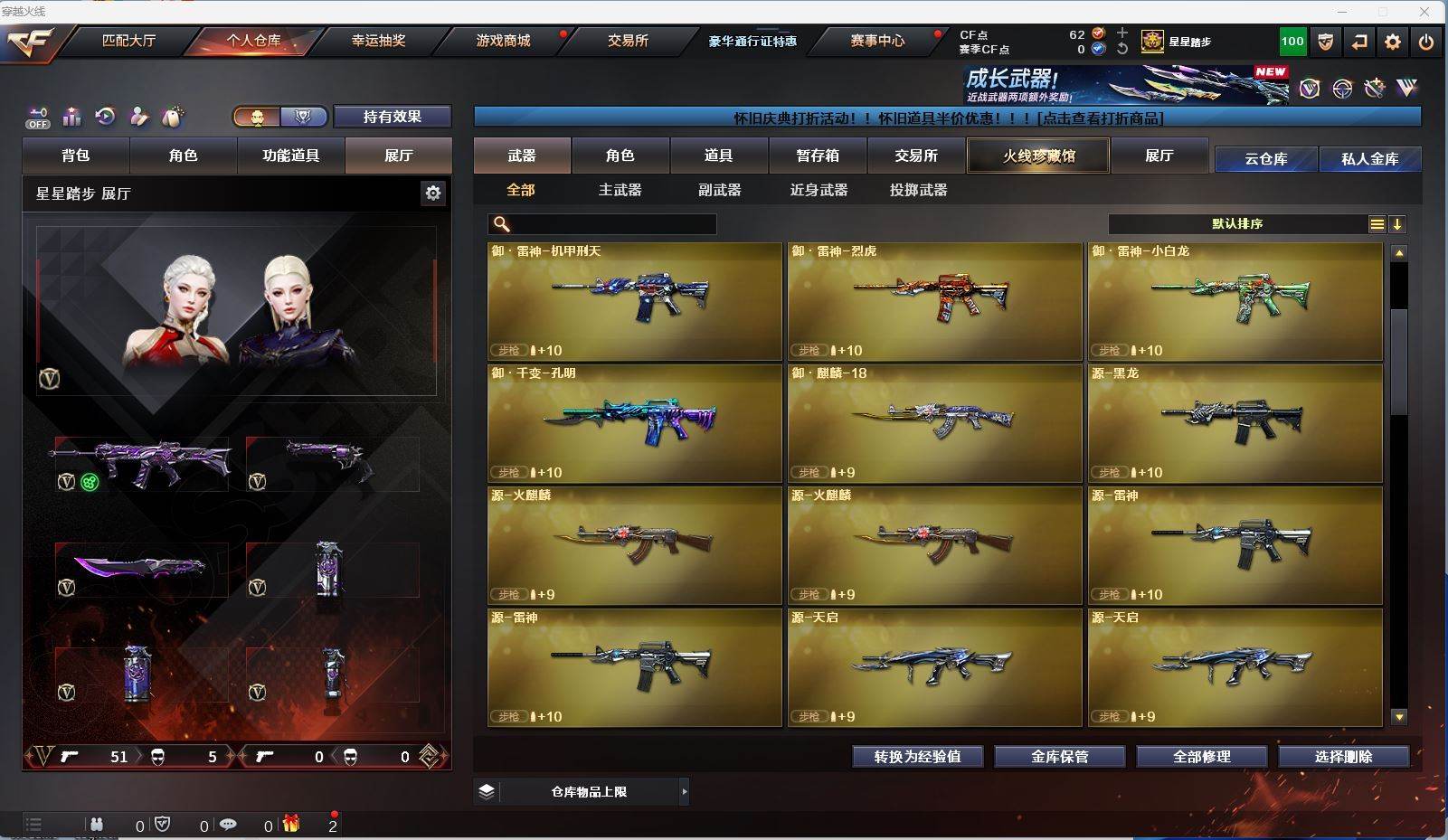Image resolution: width=1448 pixels, height=840 pixels.
Task: Open the 默认排序 sort dropdown
Action: [1237, 224]
